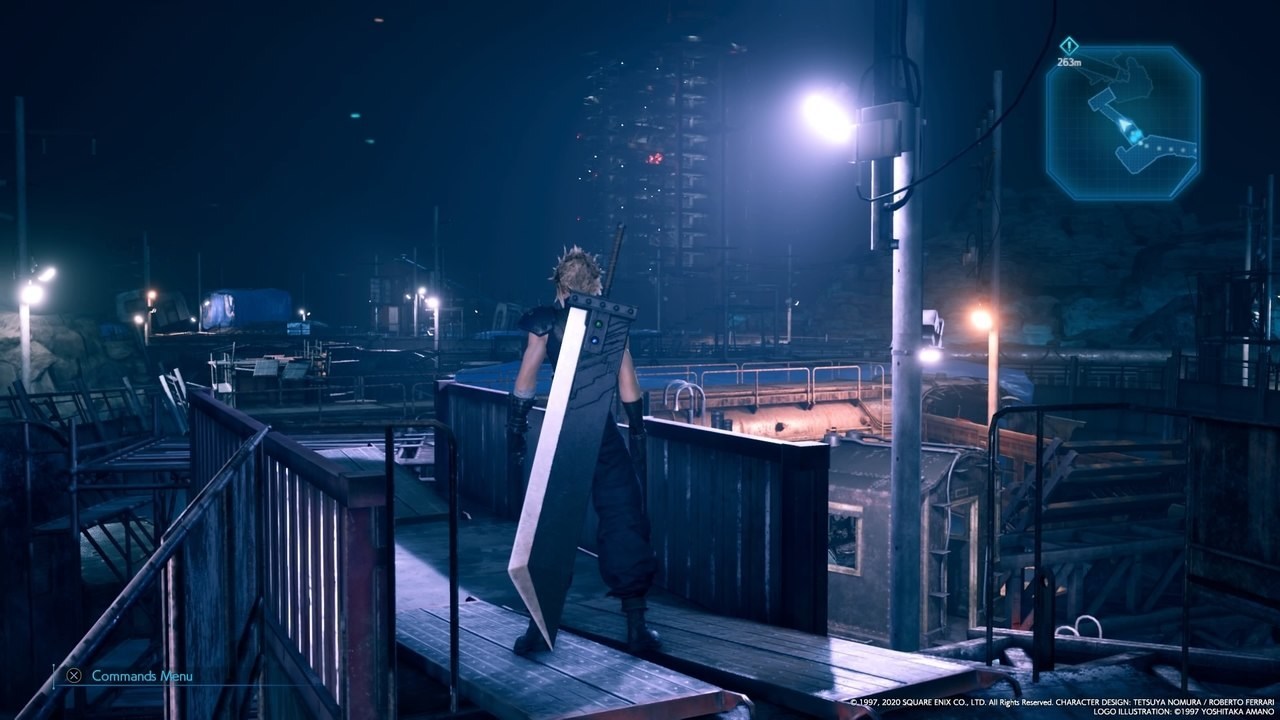Click the 263m distance label
1280x720 pixels.
1069,62
